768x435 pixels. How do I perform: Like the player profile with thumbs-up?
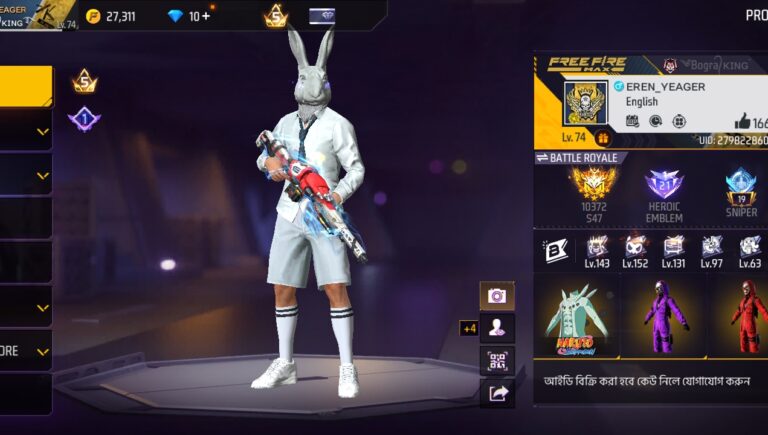(743, 120)
